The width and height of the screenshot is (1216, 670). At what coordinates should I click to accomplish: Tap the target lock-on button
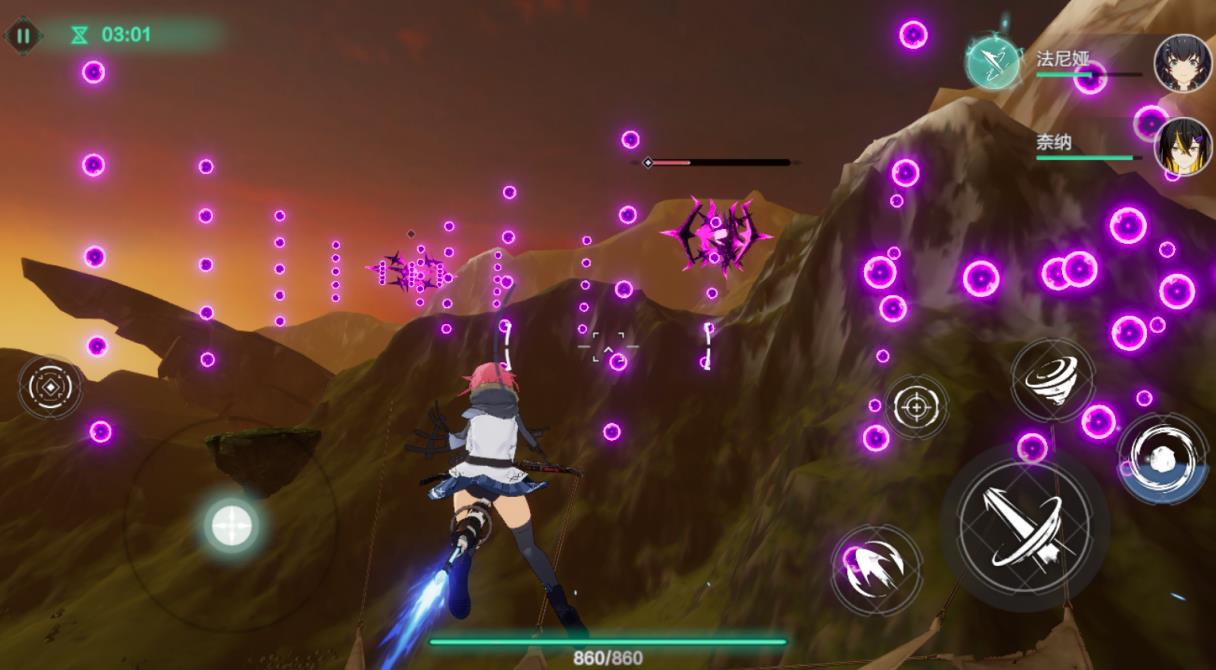[x=50, y=387]
